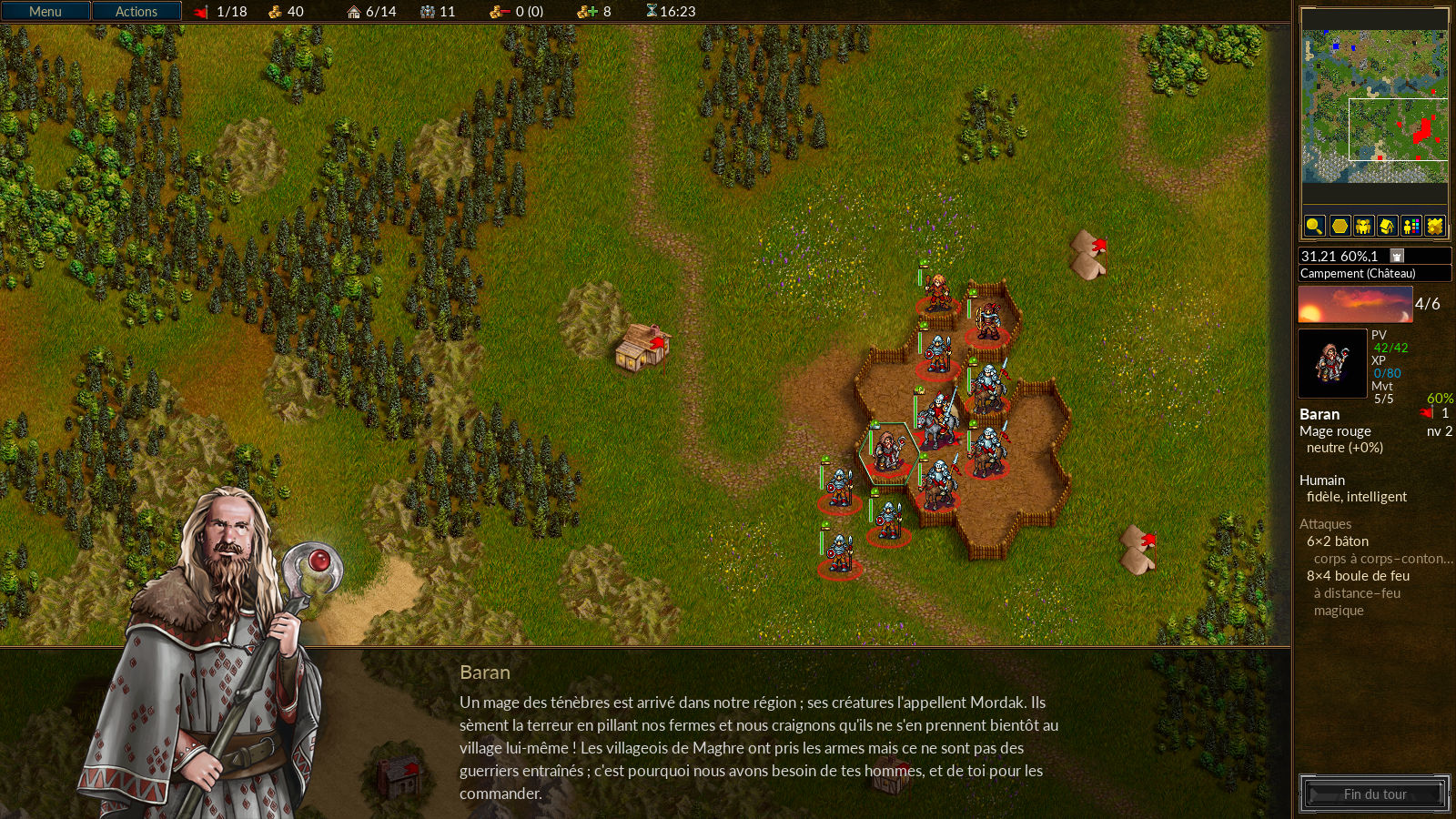Click the sunset time-of-day image
Image resolution: width=1456 pixels, height=819 pixels.
[x=1355, y=305]
